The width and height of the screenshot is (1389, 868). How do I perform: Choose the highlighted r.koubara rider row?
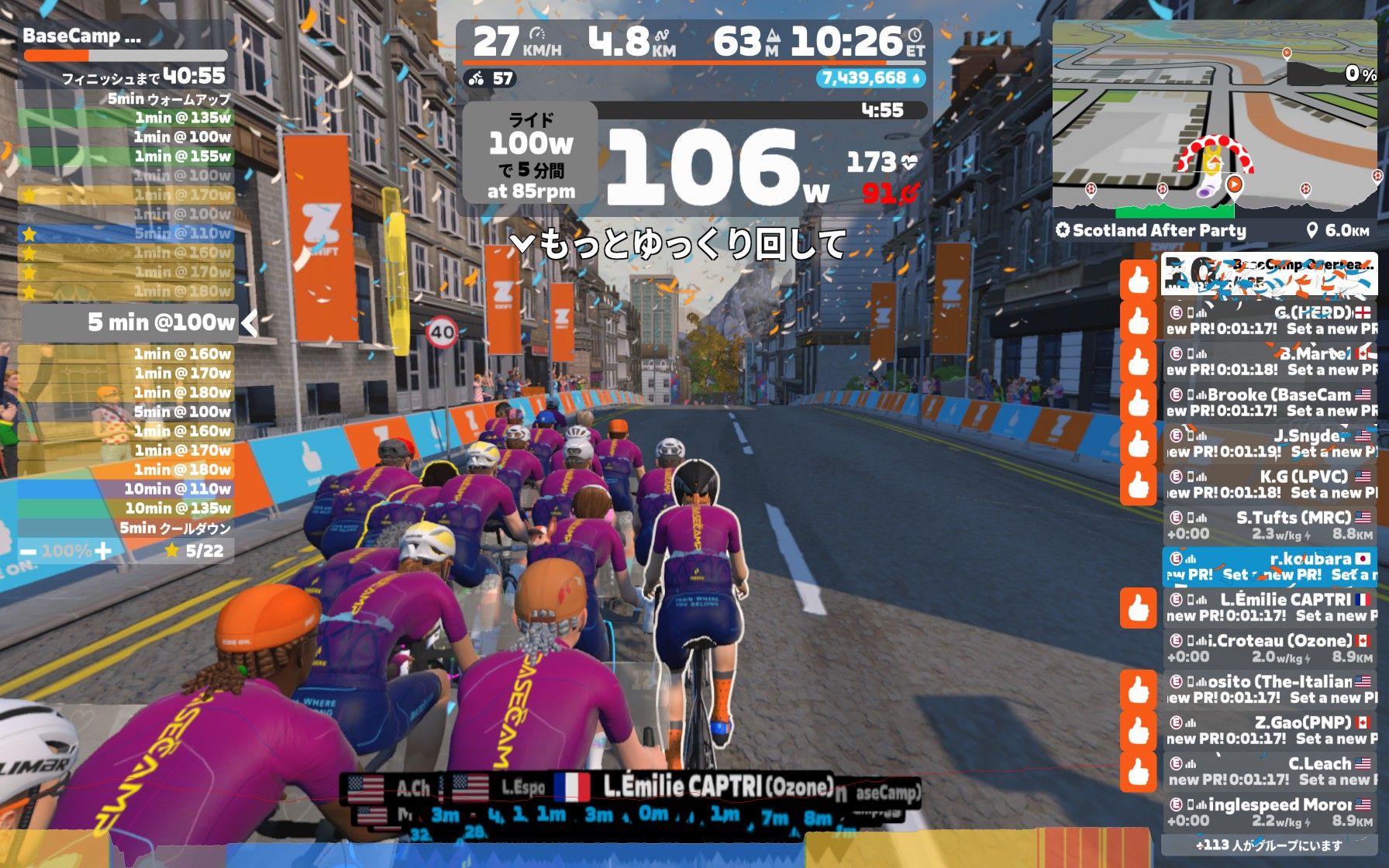(1270, 567)
